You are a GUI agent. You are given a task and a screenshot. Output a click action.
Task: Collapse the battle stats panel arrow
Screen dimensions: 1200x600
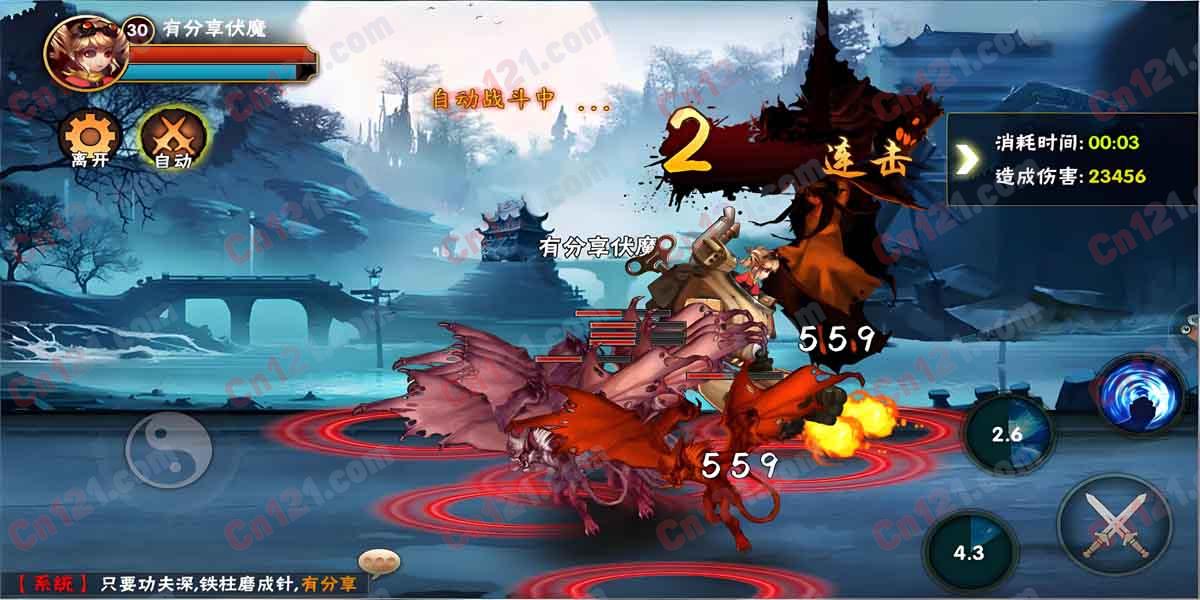967,159
